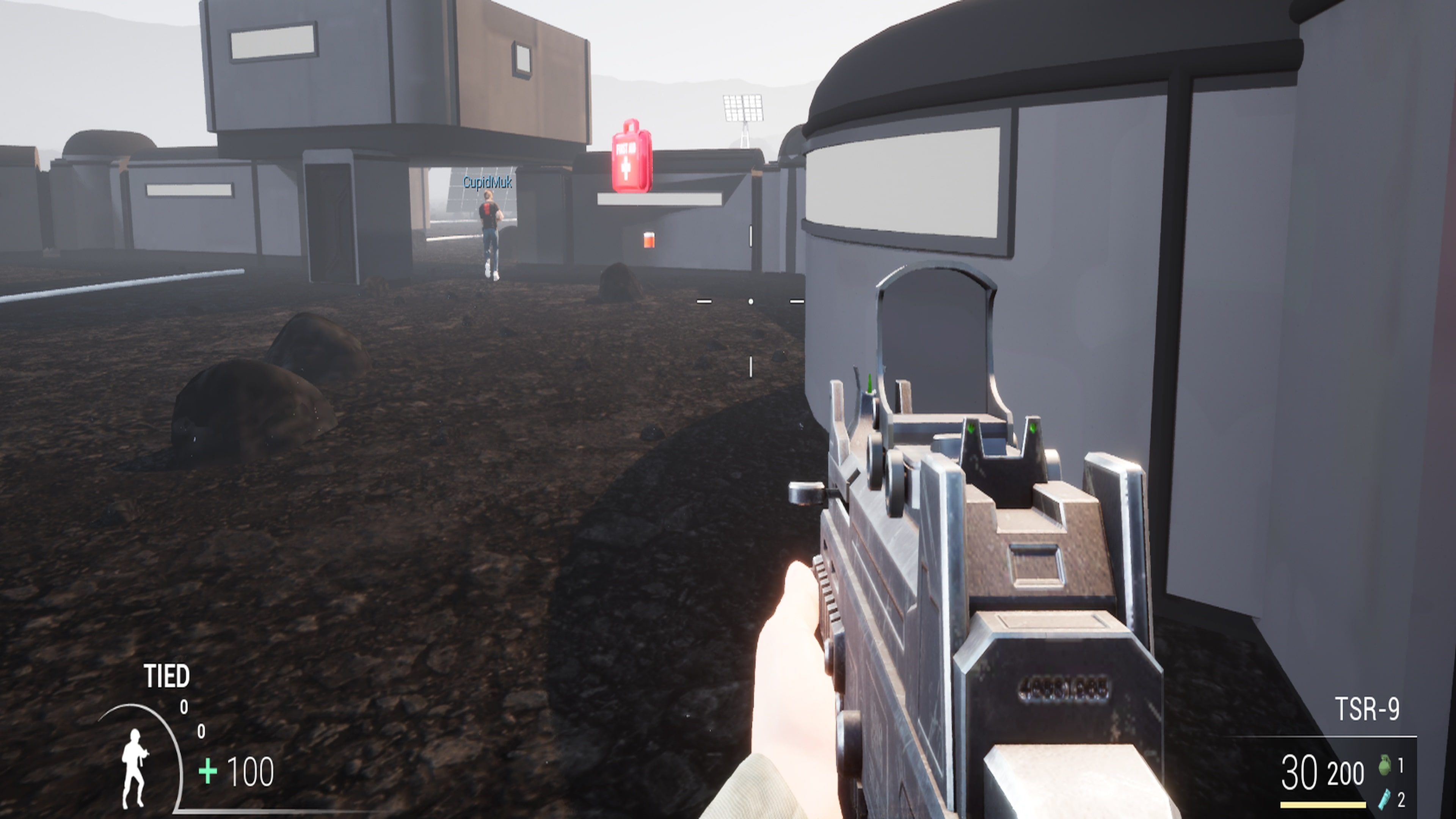Click the player silhouette stance icon
This screenshot has width=1456, height=819.
point(136,769)
